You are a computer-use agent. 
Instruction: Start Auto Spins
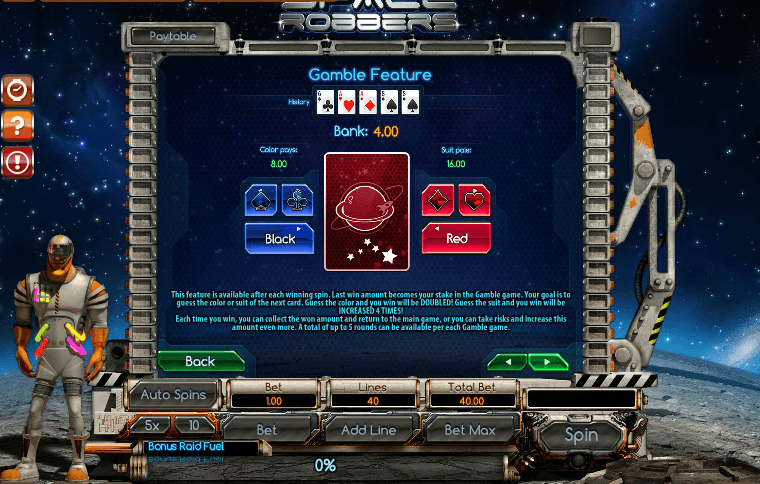pos(174,395)
